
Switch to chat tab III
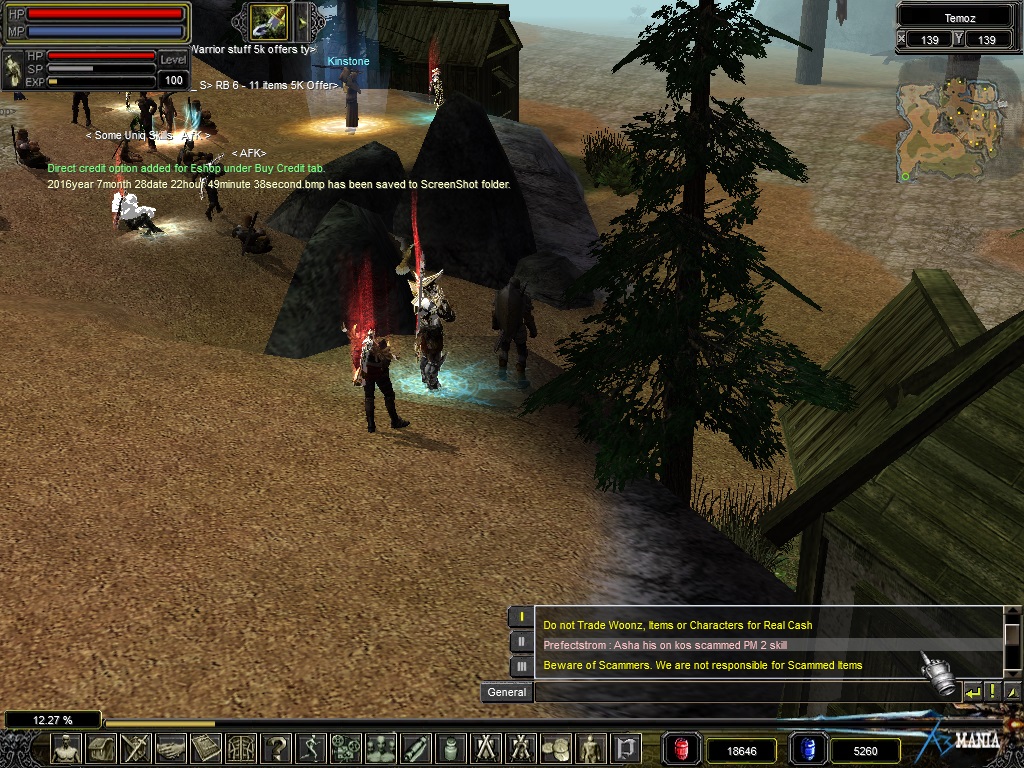coord(521,666)
